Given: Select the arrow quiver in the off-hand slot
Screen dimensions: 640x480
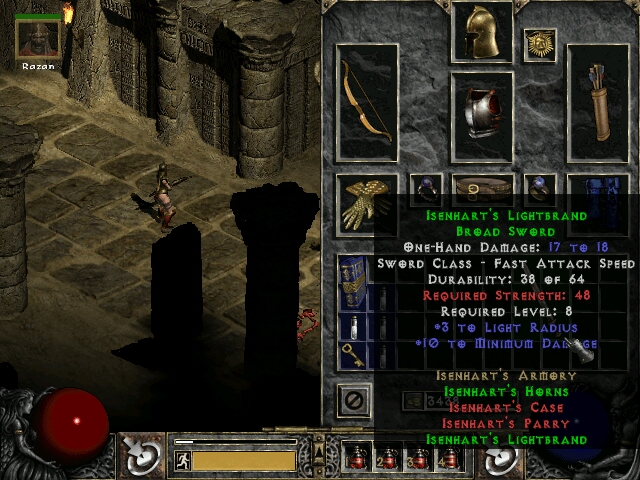Looking at the screenshot, I should click(598, 102).
